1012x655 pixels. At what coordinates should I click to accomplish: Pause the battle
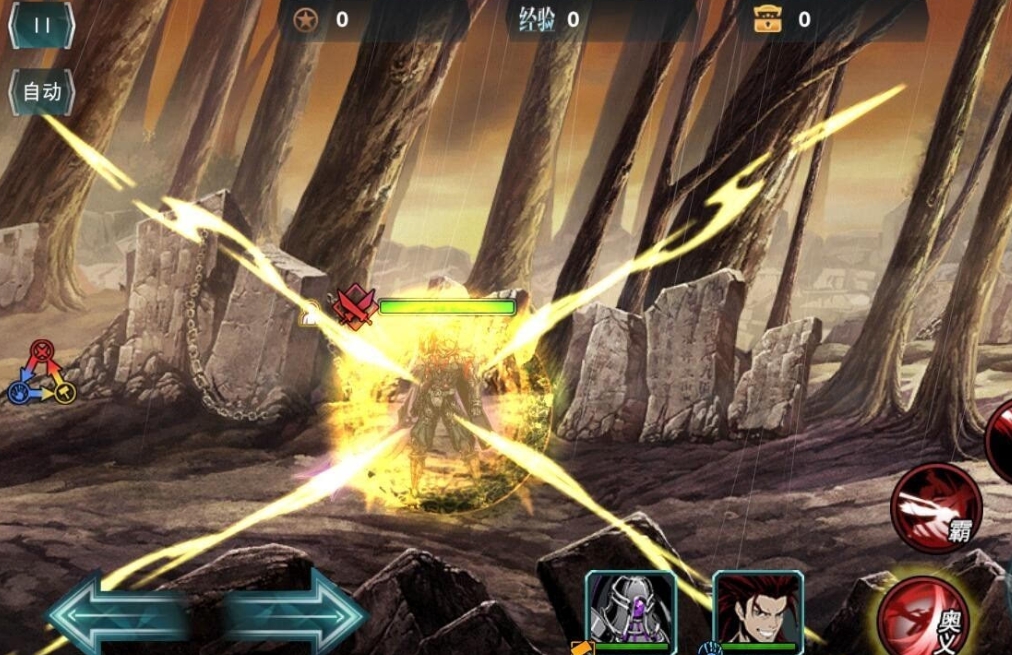pyautogui.click(x=42, y=26)
